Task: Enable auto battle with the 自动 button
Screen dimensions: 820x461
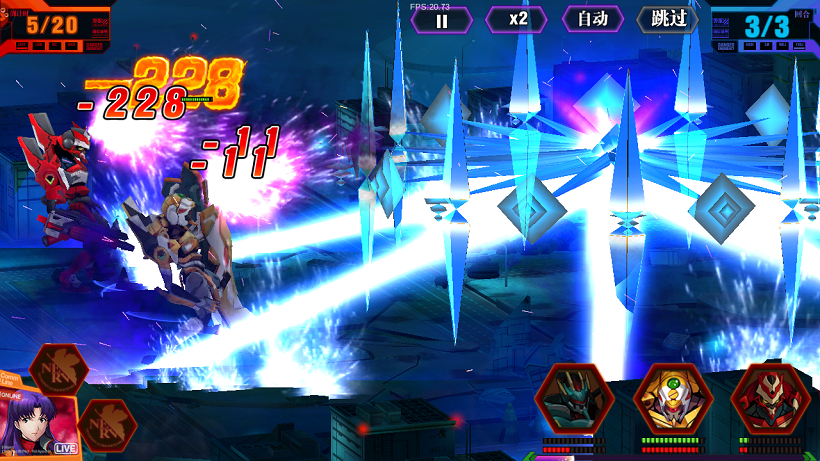Action: 592,20
